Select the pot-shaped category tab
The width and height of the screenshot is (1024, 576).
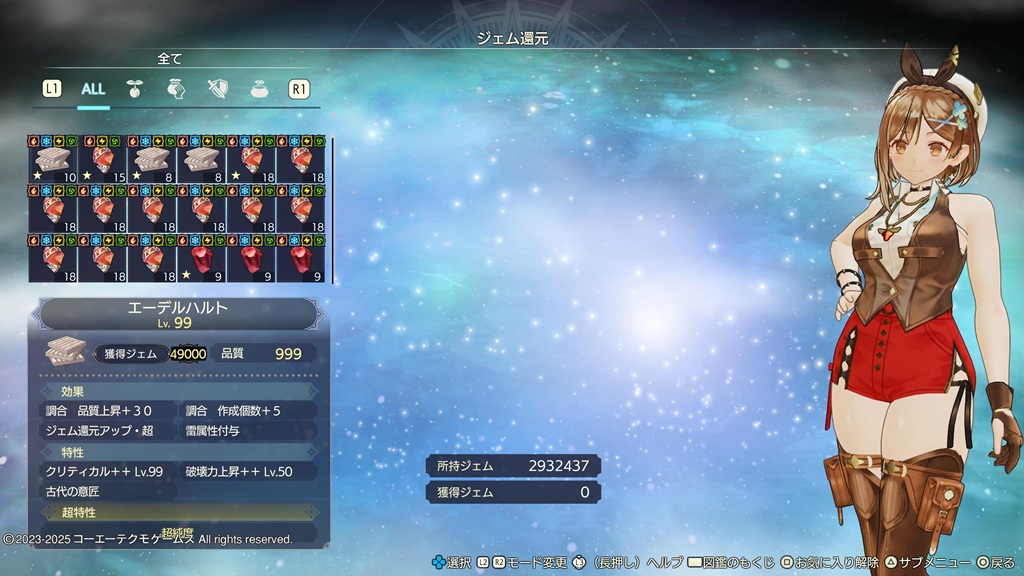click(259, 89)
